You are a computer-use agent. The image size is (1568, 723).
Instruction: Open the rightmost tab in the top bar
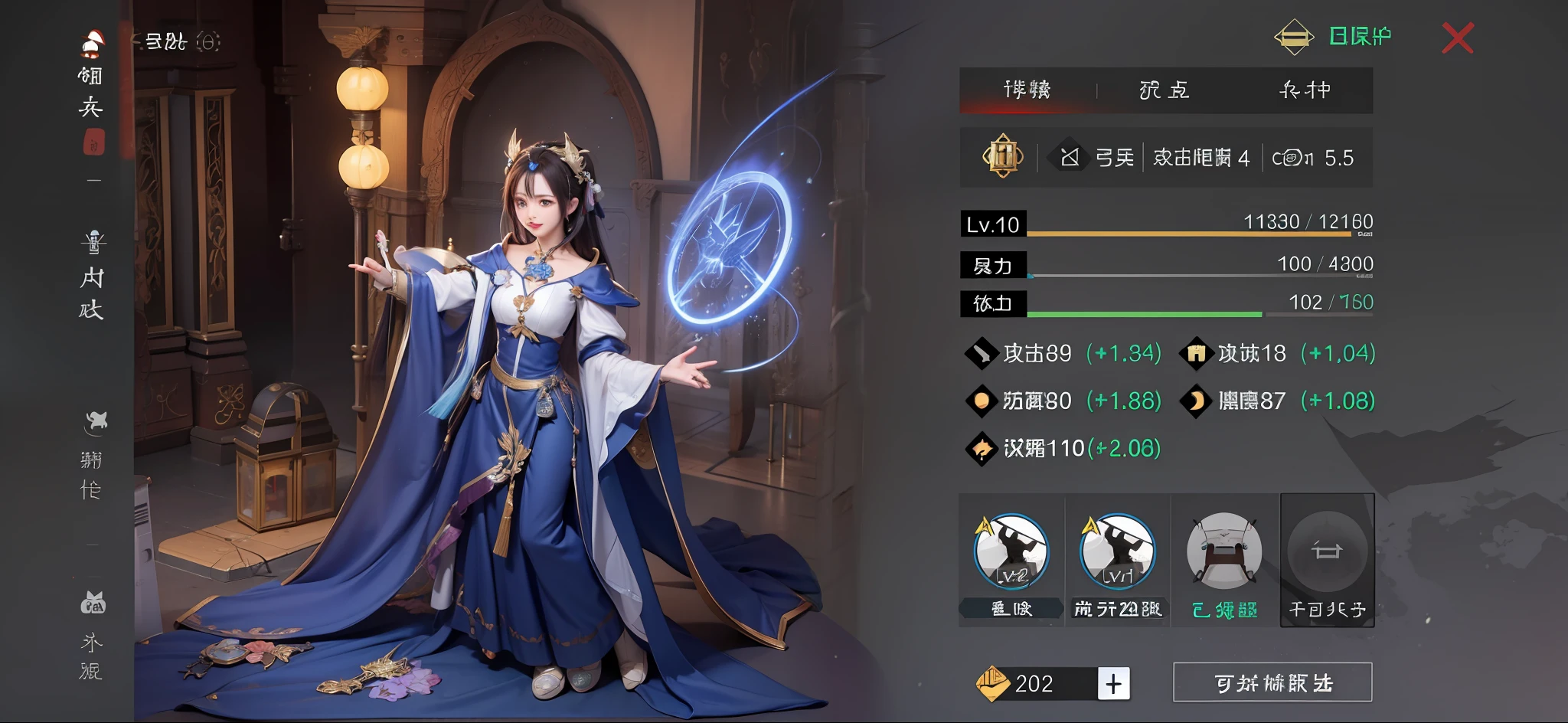pyautogui.click(x=1305, y=90)
